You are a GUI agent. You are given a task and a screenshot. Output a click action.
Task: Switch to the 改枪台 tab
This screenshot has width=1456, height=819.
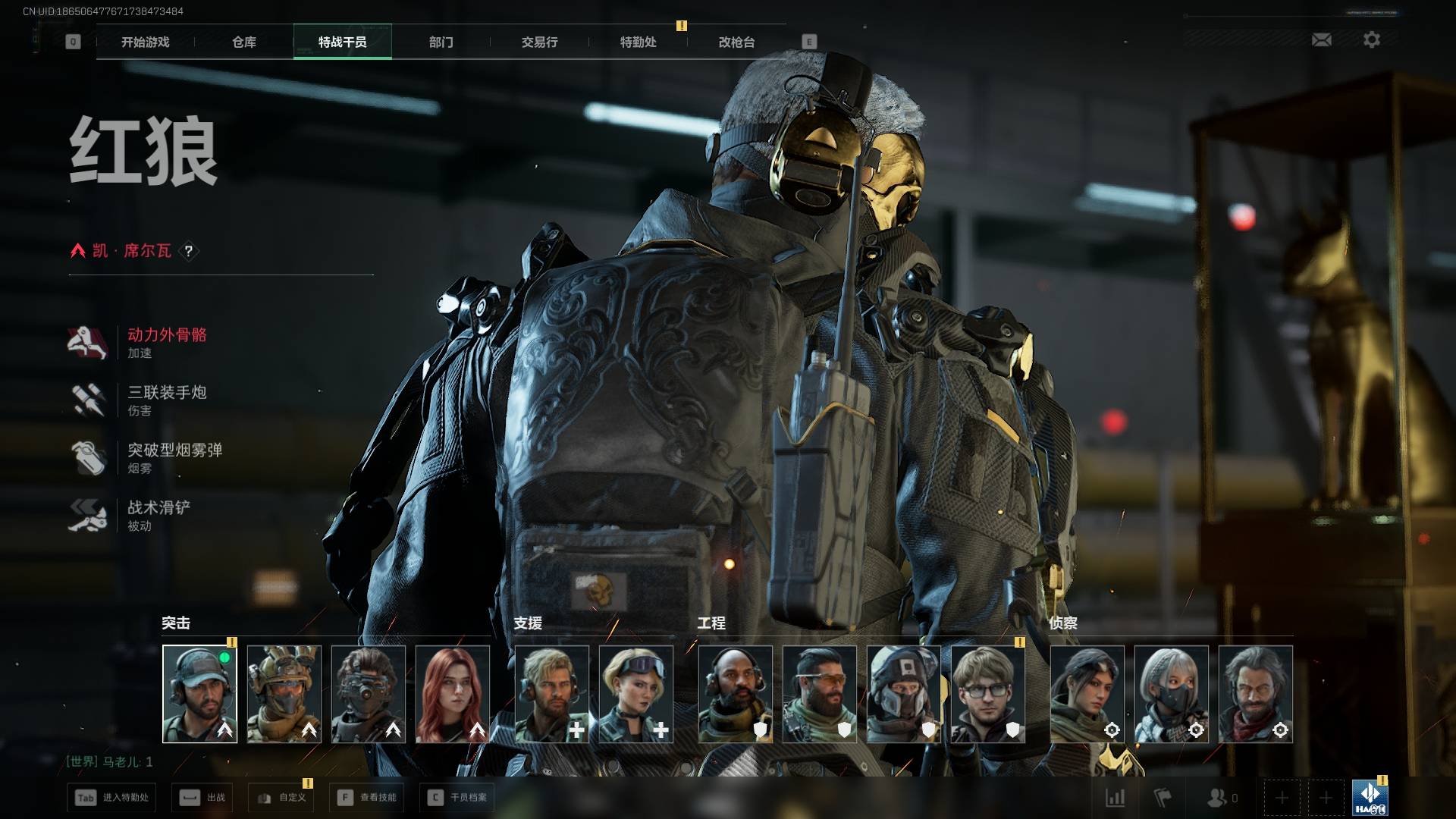click(x=736, y=42)
